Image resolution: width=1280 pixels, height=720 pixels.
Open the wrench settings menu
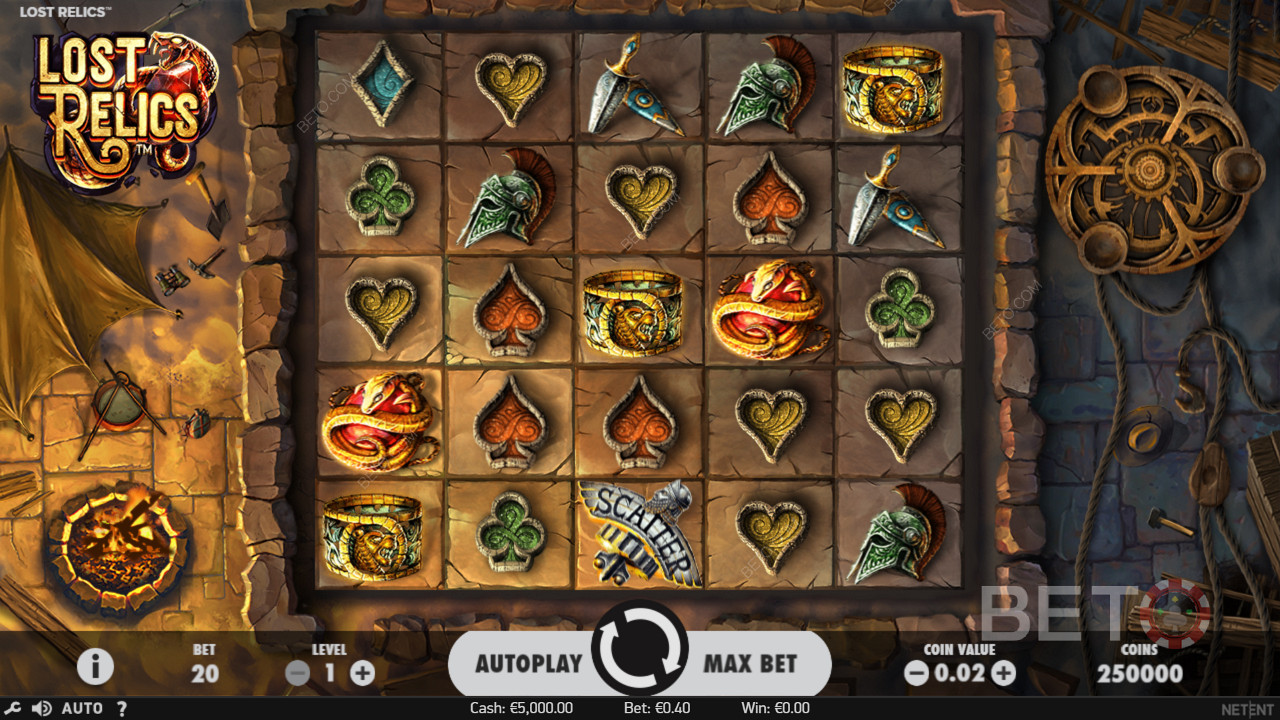[13, 708]
